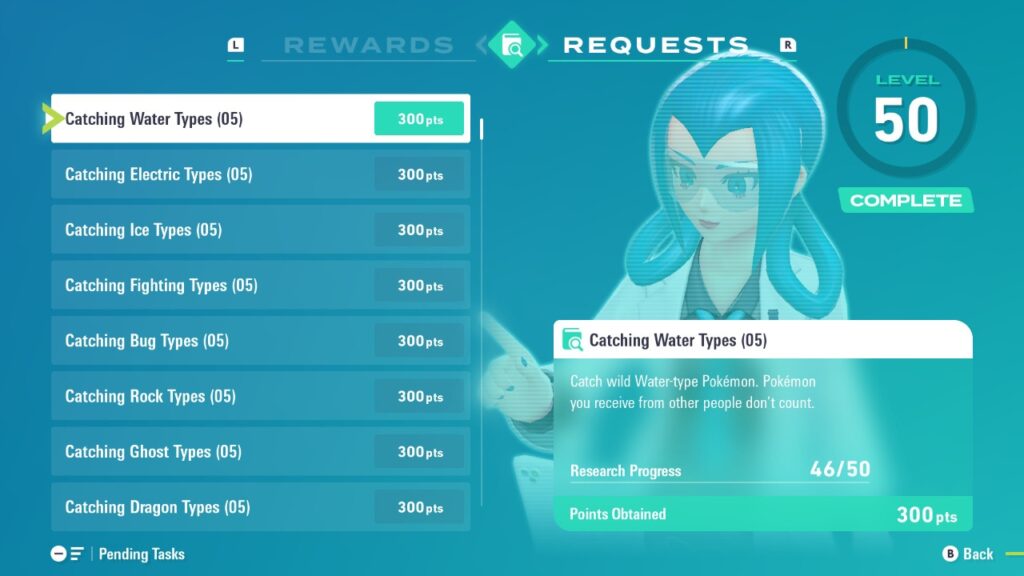Image resolution: width=1024 pixels, height=576 pixels.
Task: Choose the Catching Electric Types (05) request
Action: coord(260,175)
